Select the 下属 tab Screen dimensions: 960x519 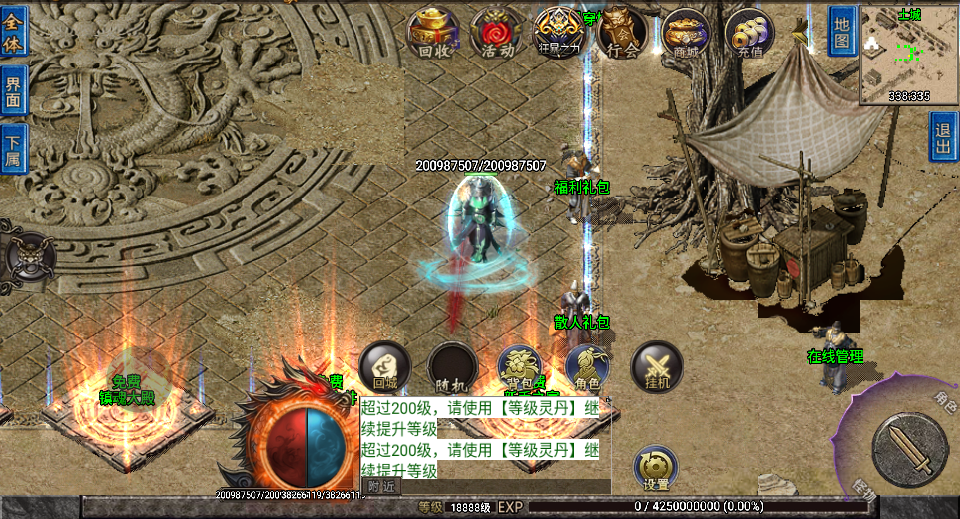(x=13, y=149)
